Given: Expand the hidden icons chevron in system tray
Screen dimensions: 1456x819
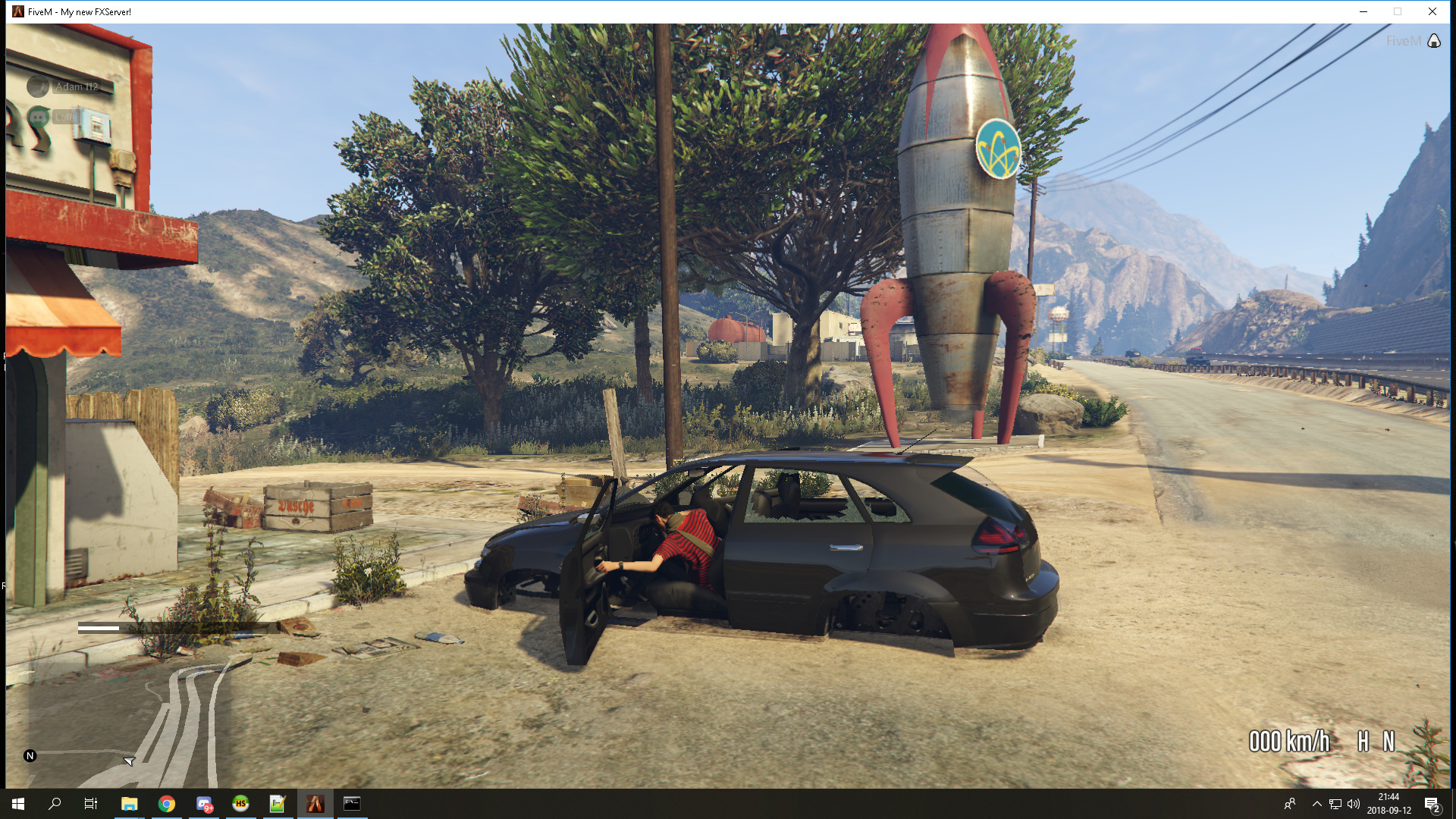Looking at the screenshot, I should [x=1317, y=804].
